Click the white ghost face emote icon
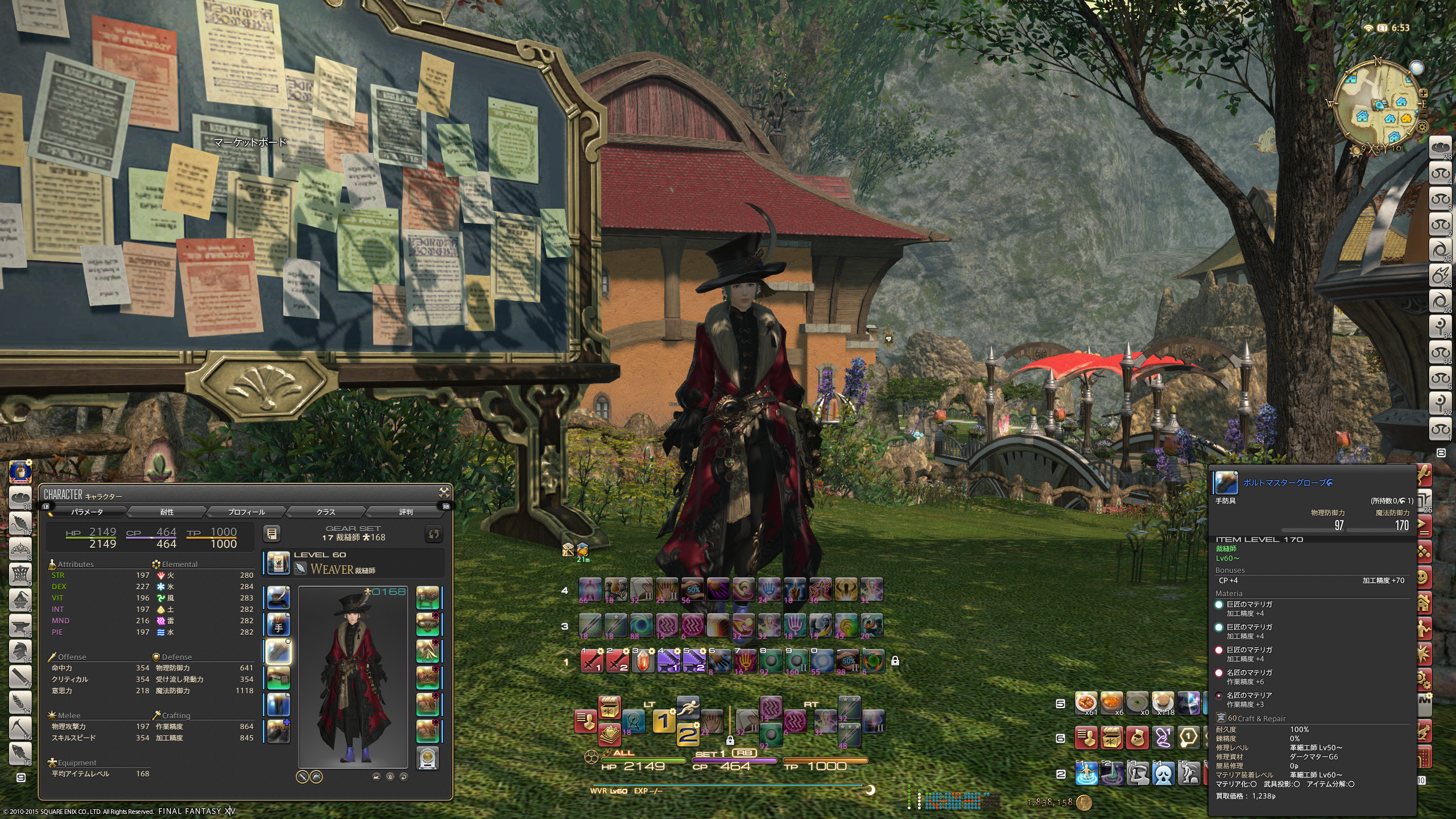Screen dimensions: 1456x819 tap(1164, 773)
